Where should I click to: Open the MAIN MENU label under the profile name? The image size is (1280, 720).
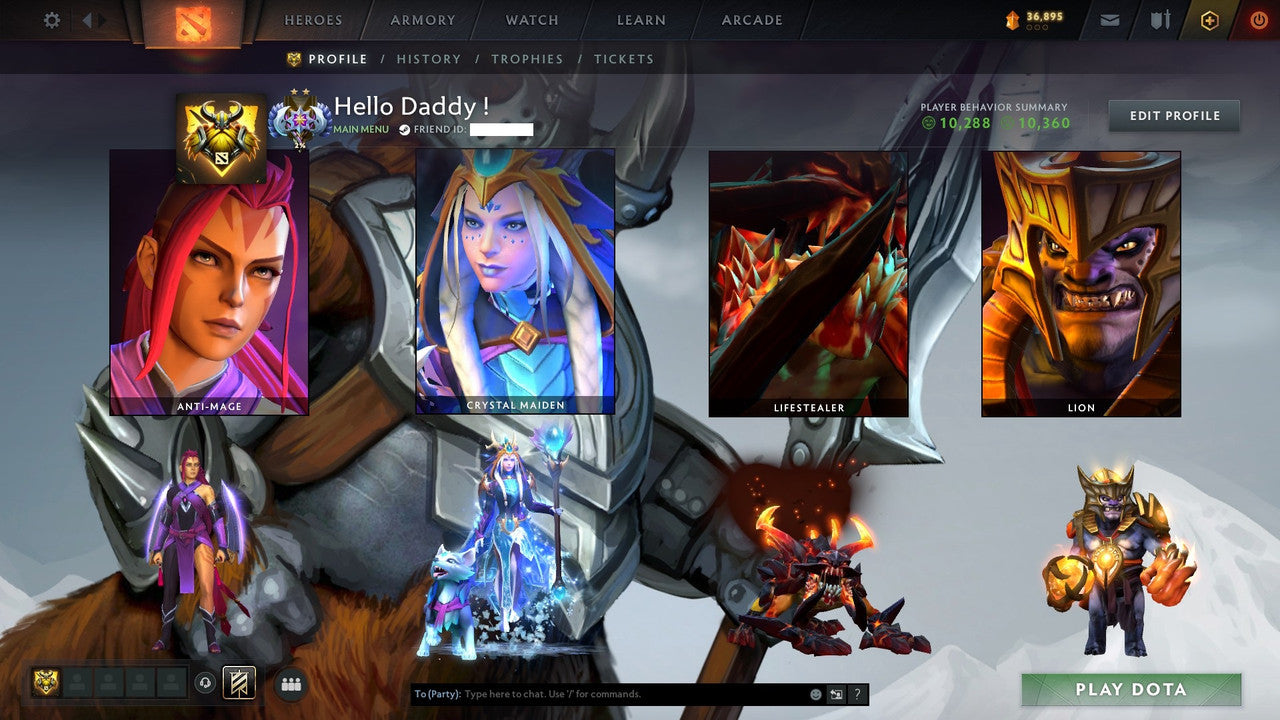(362, 130)
